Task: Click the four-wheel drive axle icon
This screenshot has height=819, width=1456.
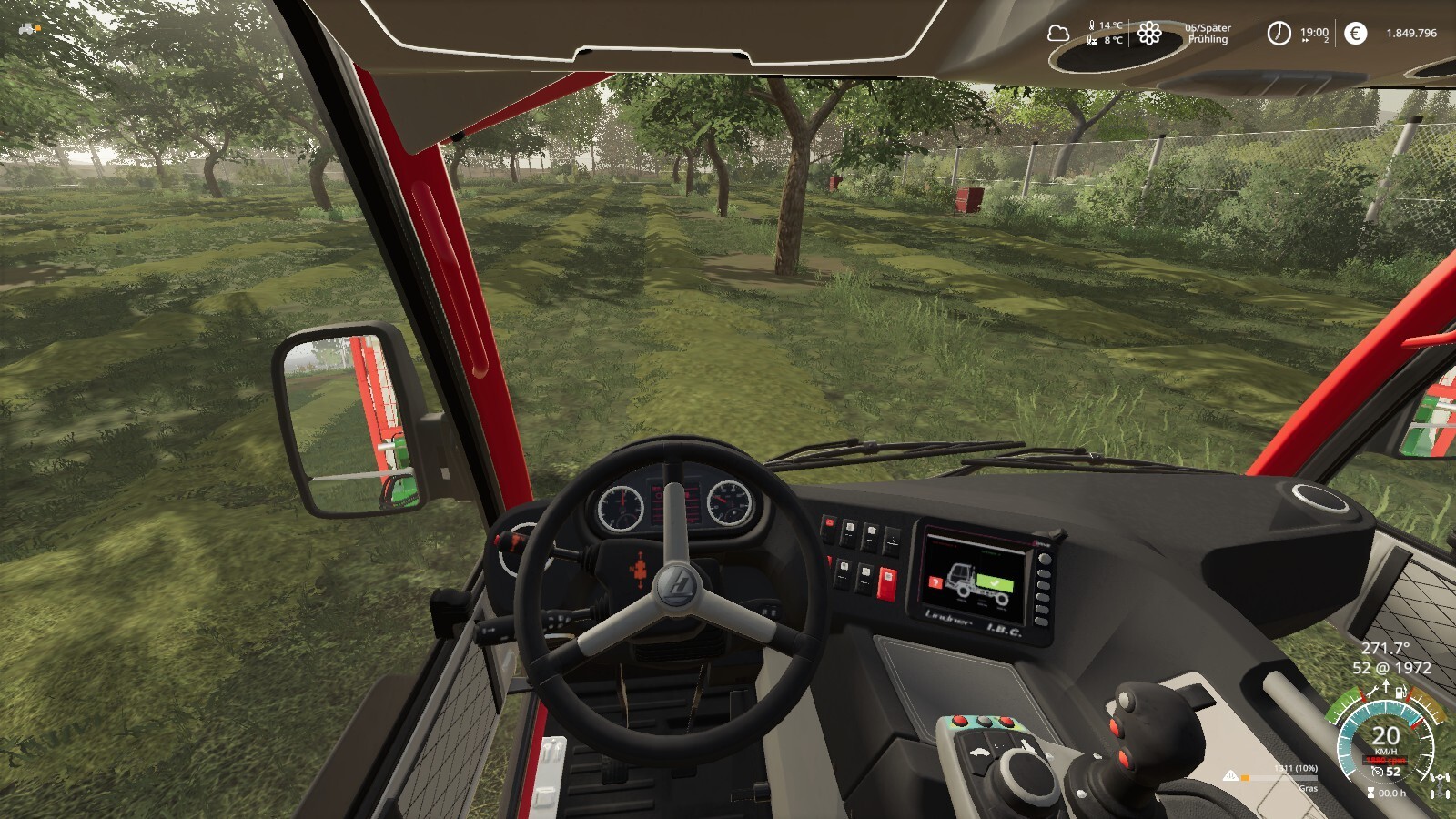Action: coord(1440,784)
